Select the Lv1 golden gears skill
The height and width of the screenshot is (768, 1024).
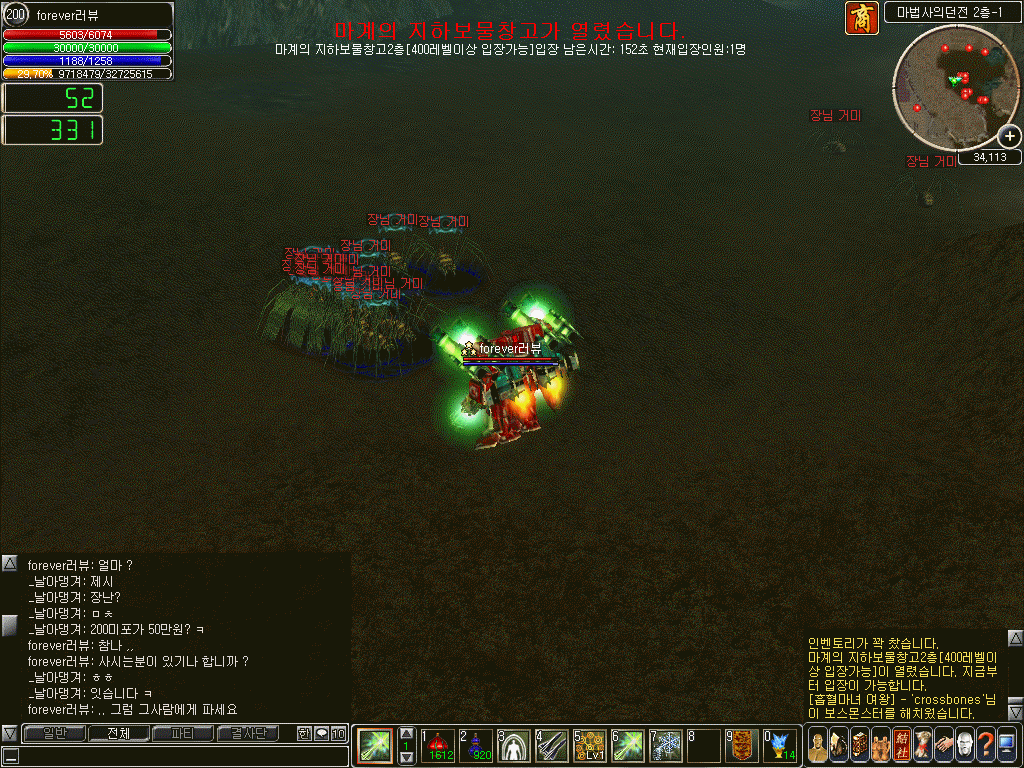[590, 745]
